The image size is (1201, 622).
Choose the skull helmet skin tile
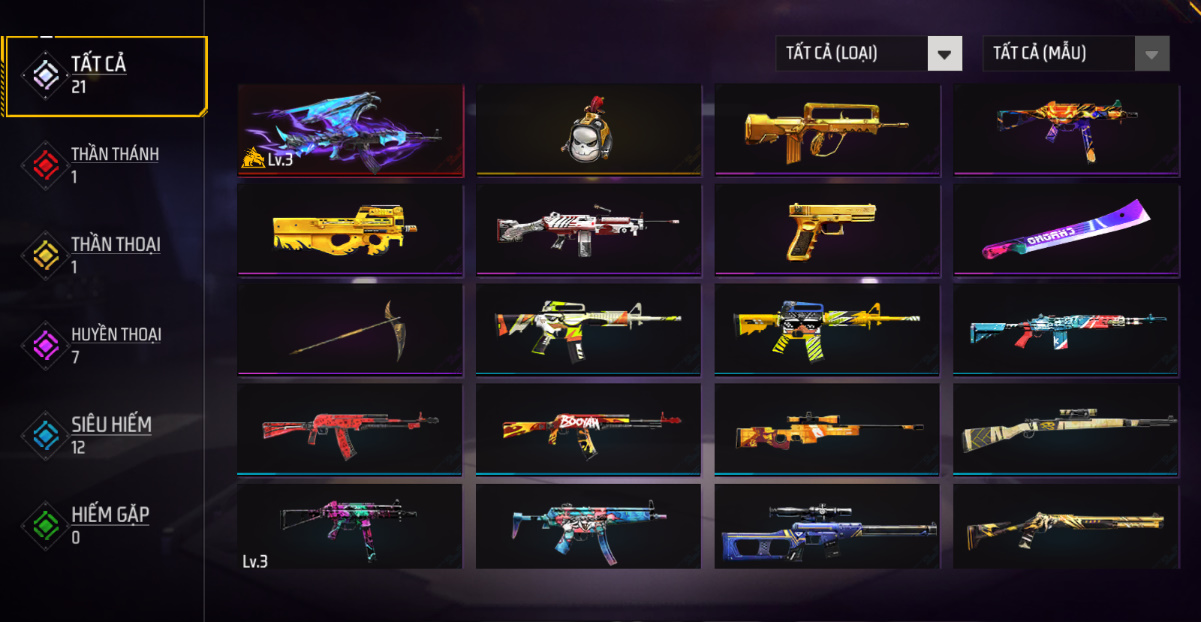588,130
